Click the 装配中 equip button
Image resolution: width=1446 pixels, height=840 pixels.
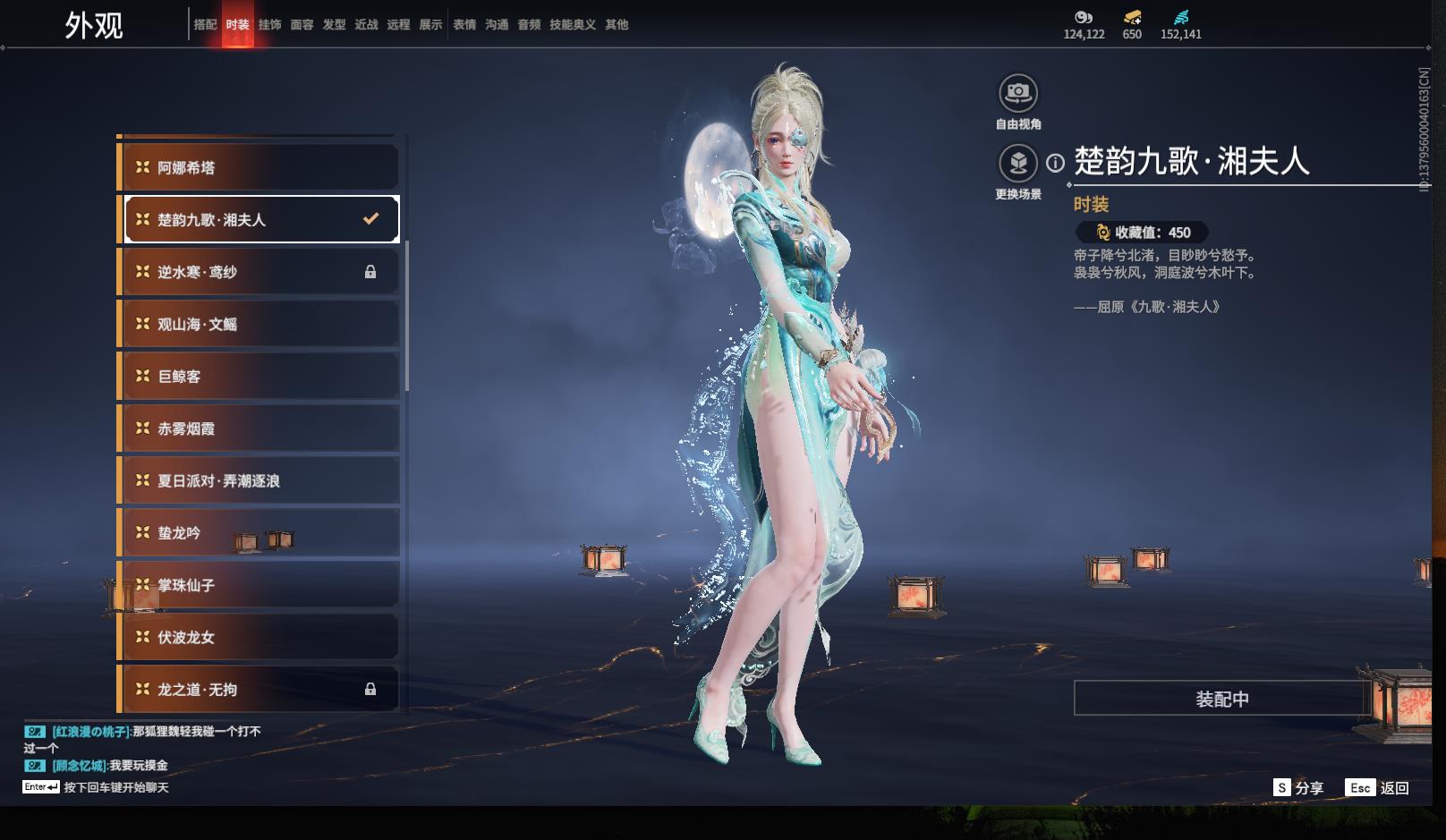(x=1221, y=699)
